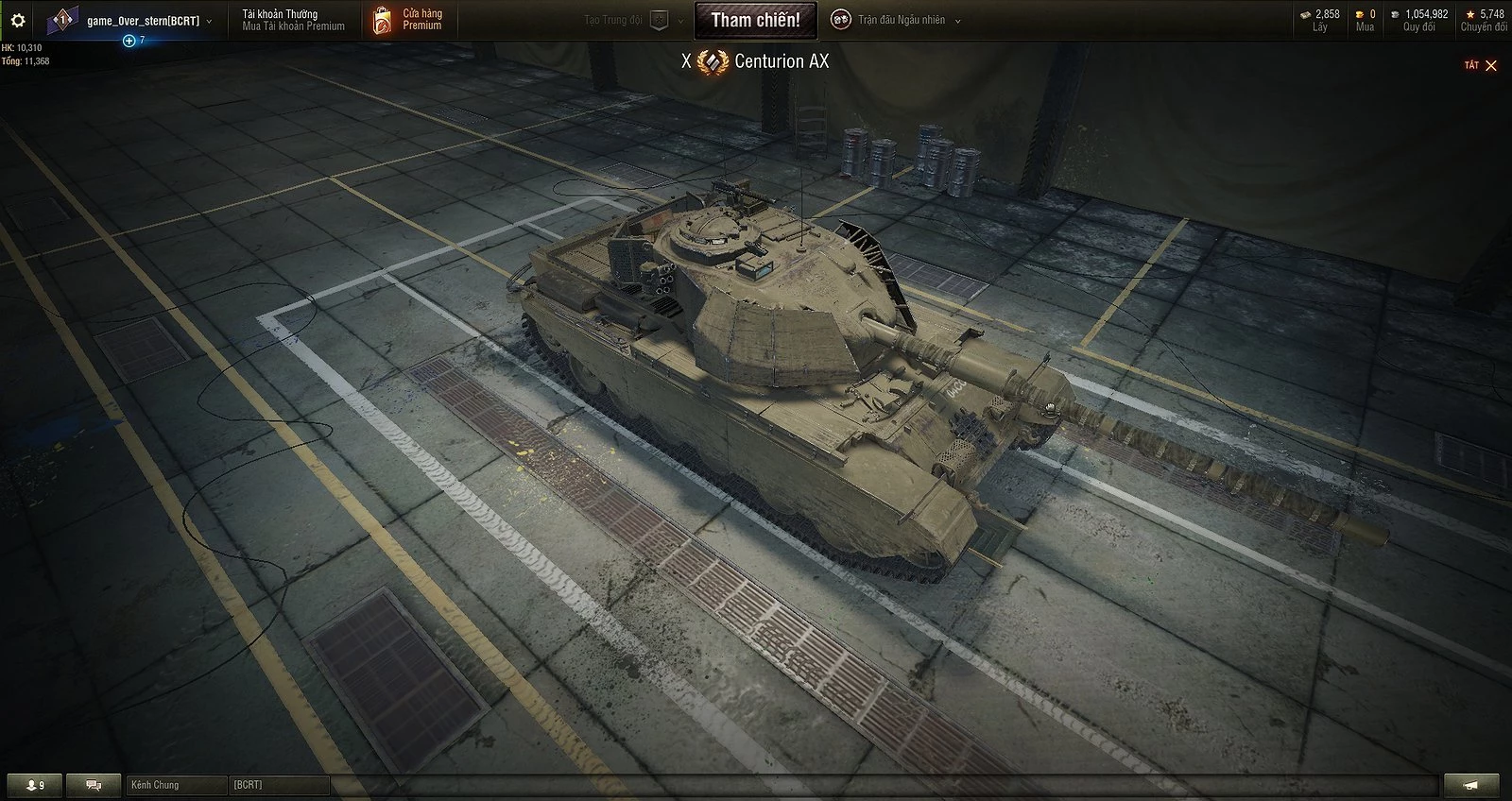Click the silver credits icon showing 1,054,982

1395,14
